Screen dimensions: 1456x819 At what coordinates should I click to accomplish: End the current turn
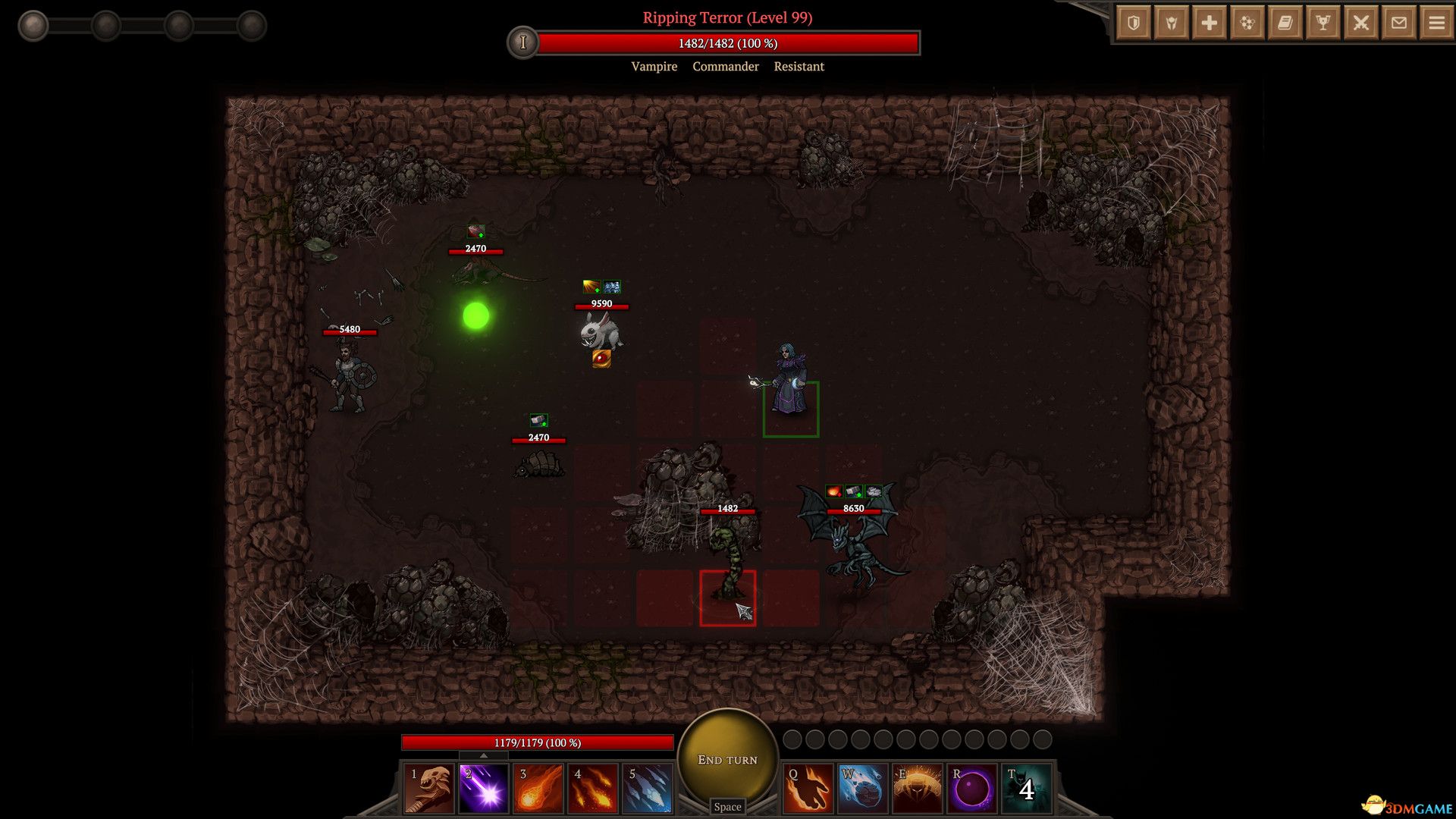pos(727,758)
